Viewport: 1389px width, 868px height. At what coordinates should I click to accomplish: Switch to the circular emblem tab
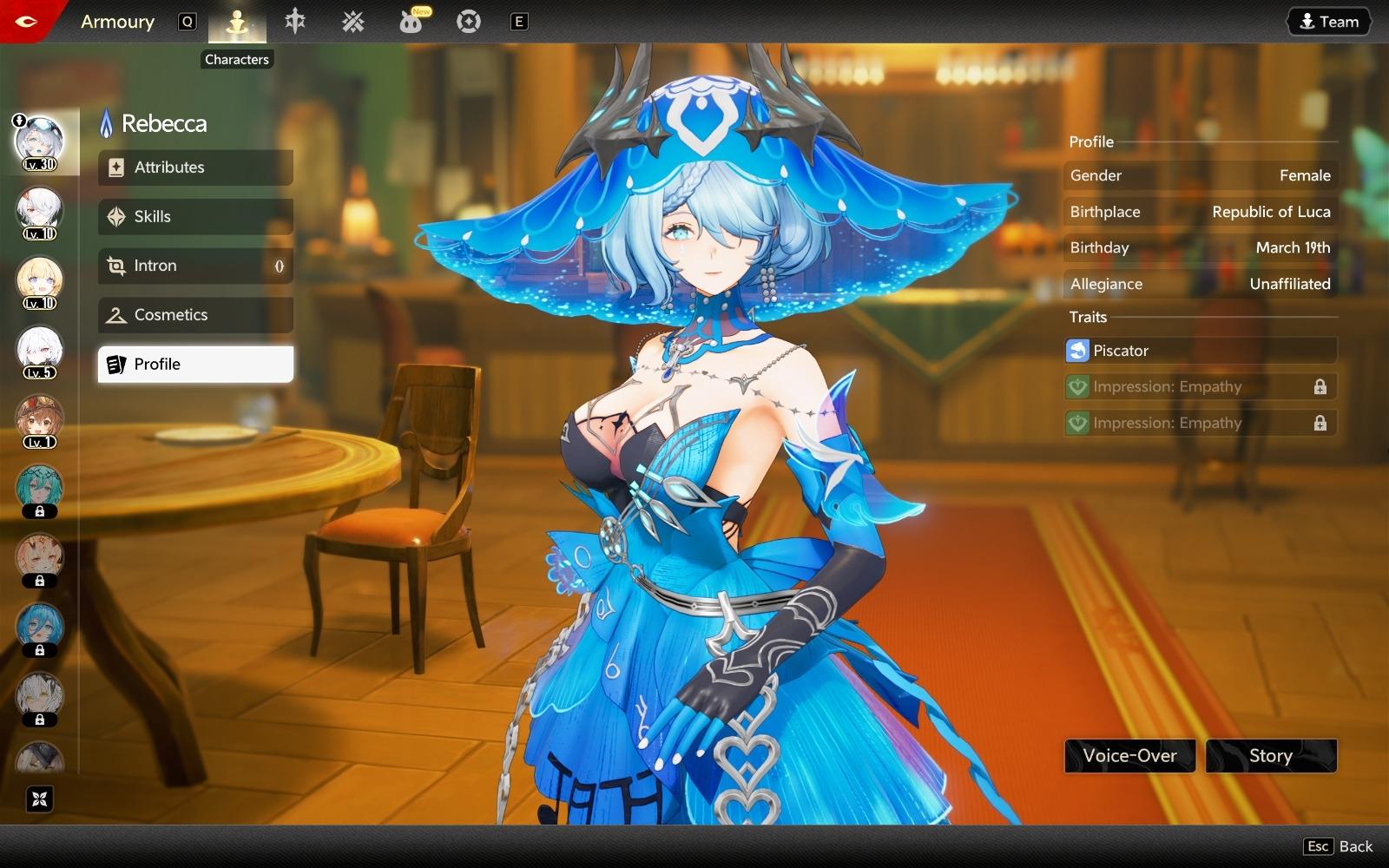point(469,22)
